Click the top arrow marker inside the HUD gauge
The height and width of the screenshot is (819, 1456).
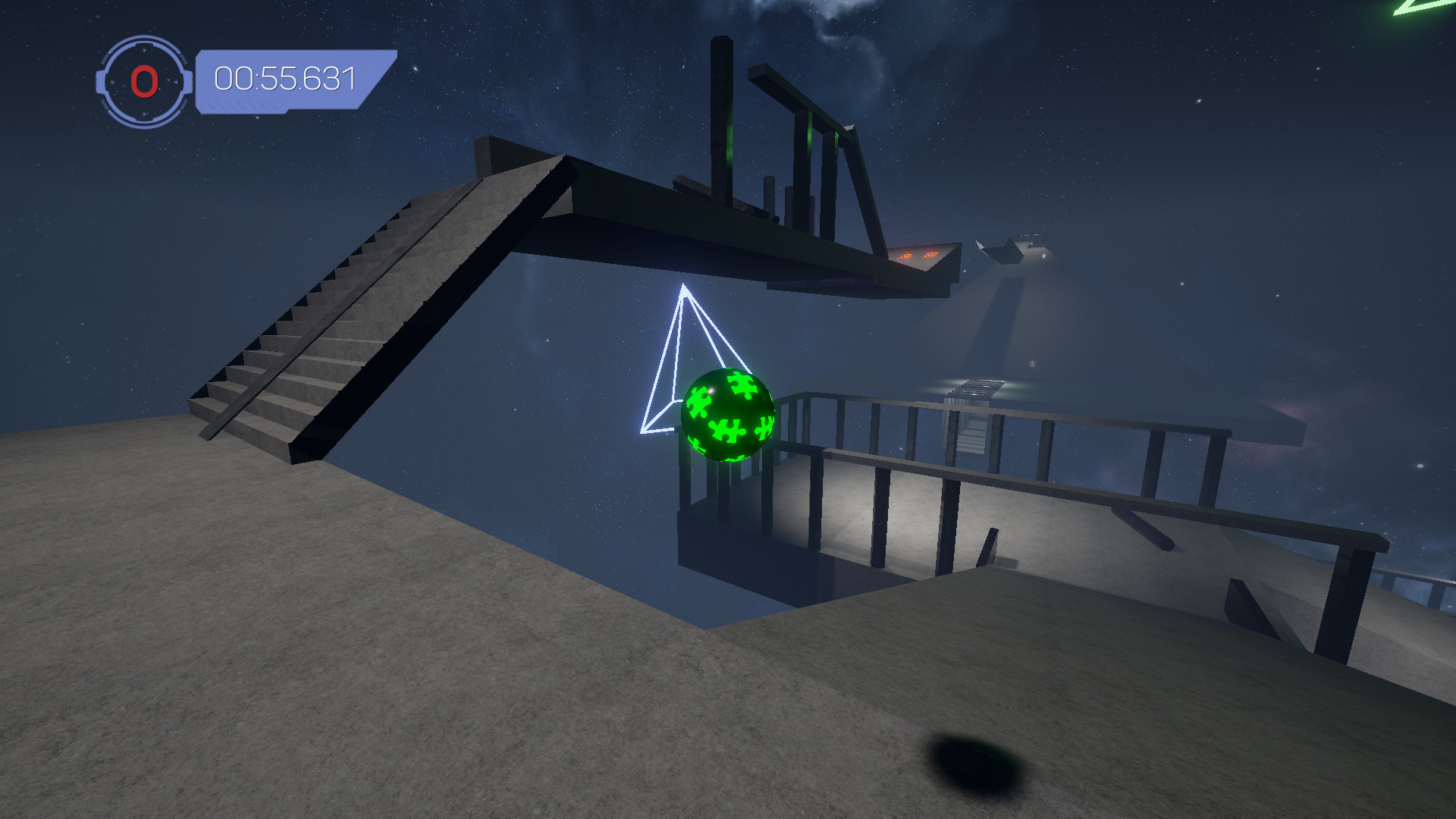[x=143, y=49]
